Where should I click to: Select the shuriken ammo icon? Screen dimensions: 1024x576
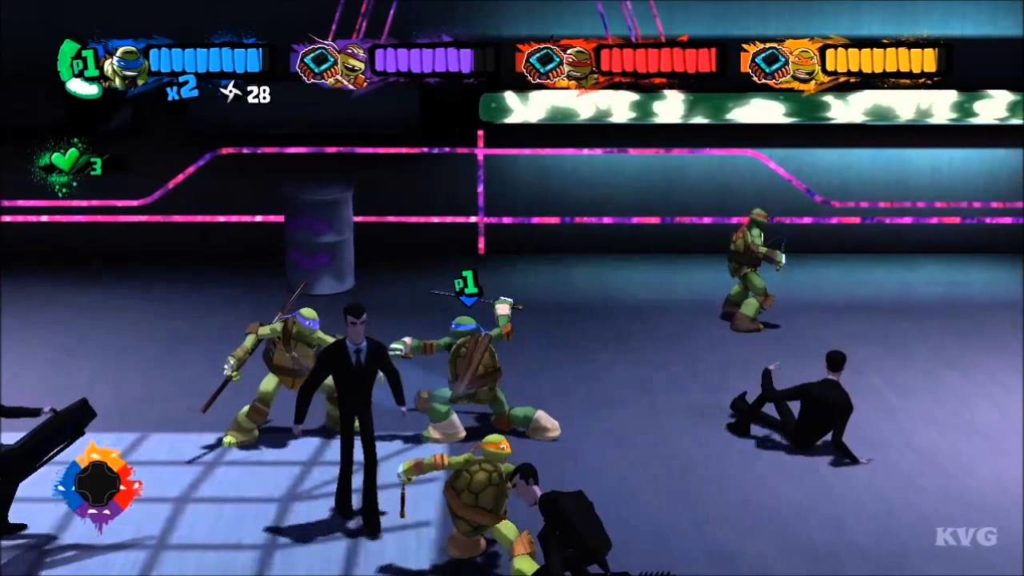[x=229, y=93]
